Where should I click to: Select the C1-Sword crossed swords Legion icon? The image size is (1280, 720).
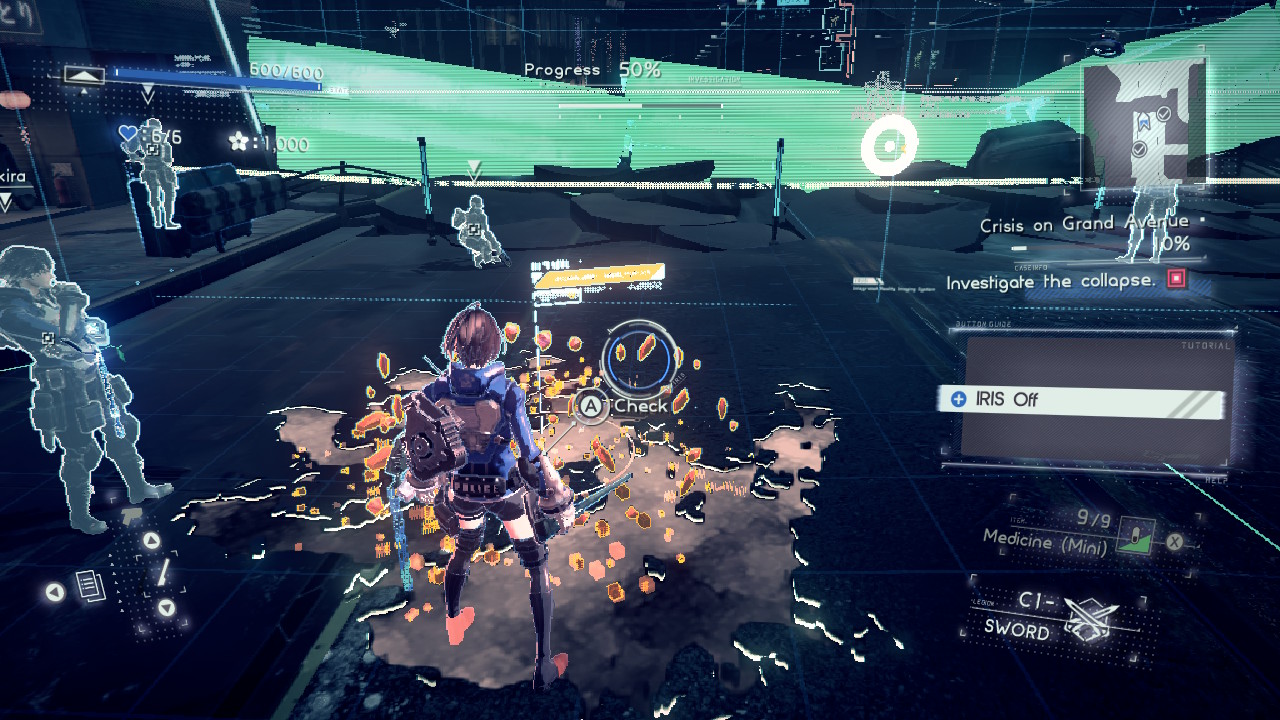1091,616
